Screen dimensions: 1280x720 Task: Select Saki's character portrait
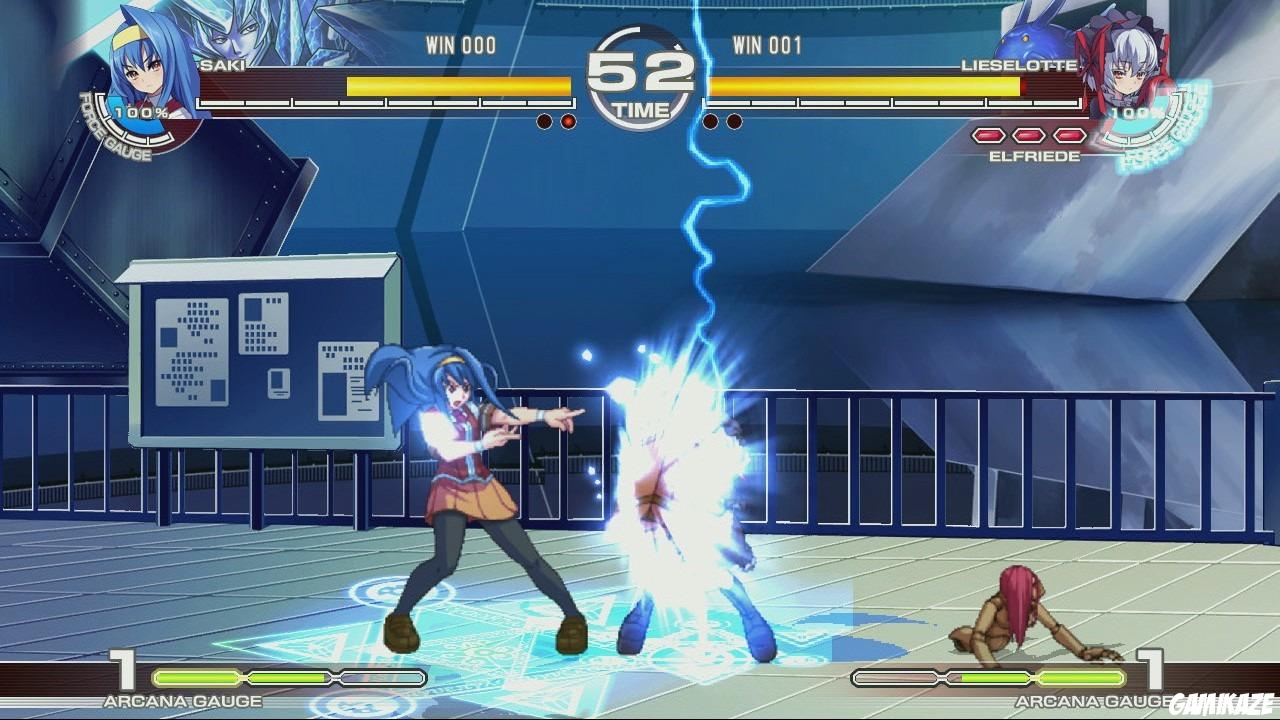tap(140, 60)
